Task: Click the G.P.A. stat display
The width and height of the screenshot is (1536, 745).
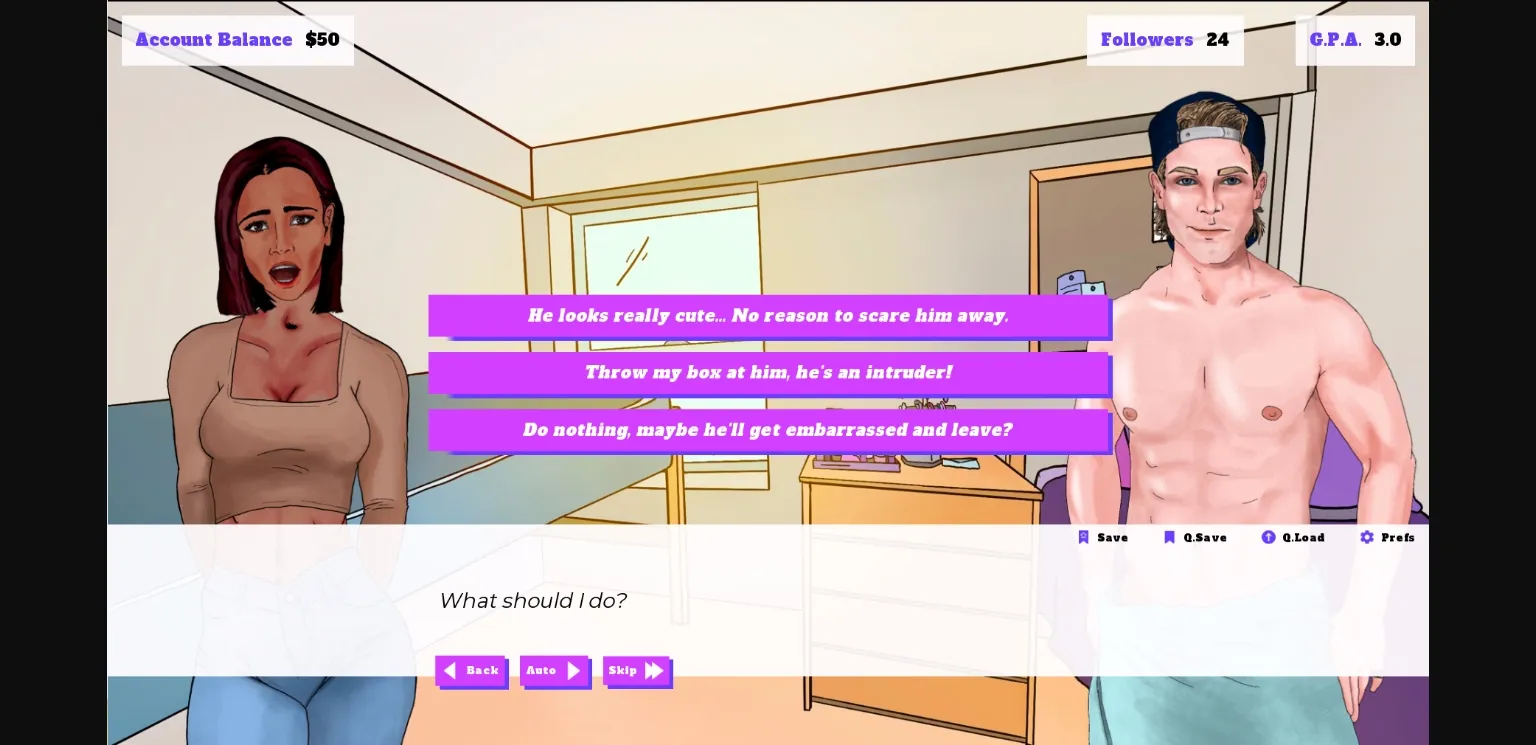Action: (x=1355, y=40)
